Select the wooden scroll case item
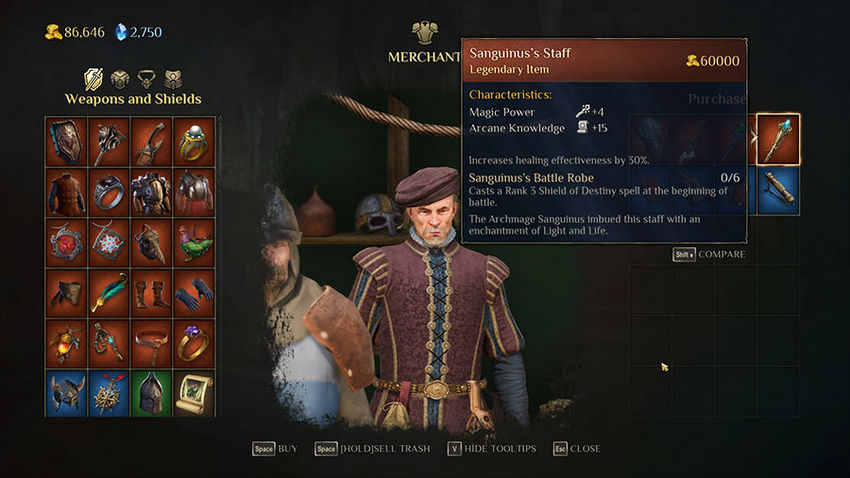This screenshot has height=478, width=850. (777, 190)
